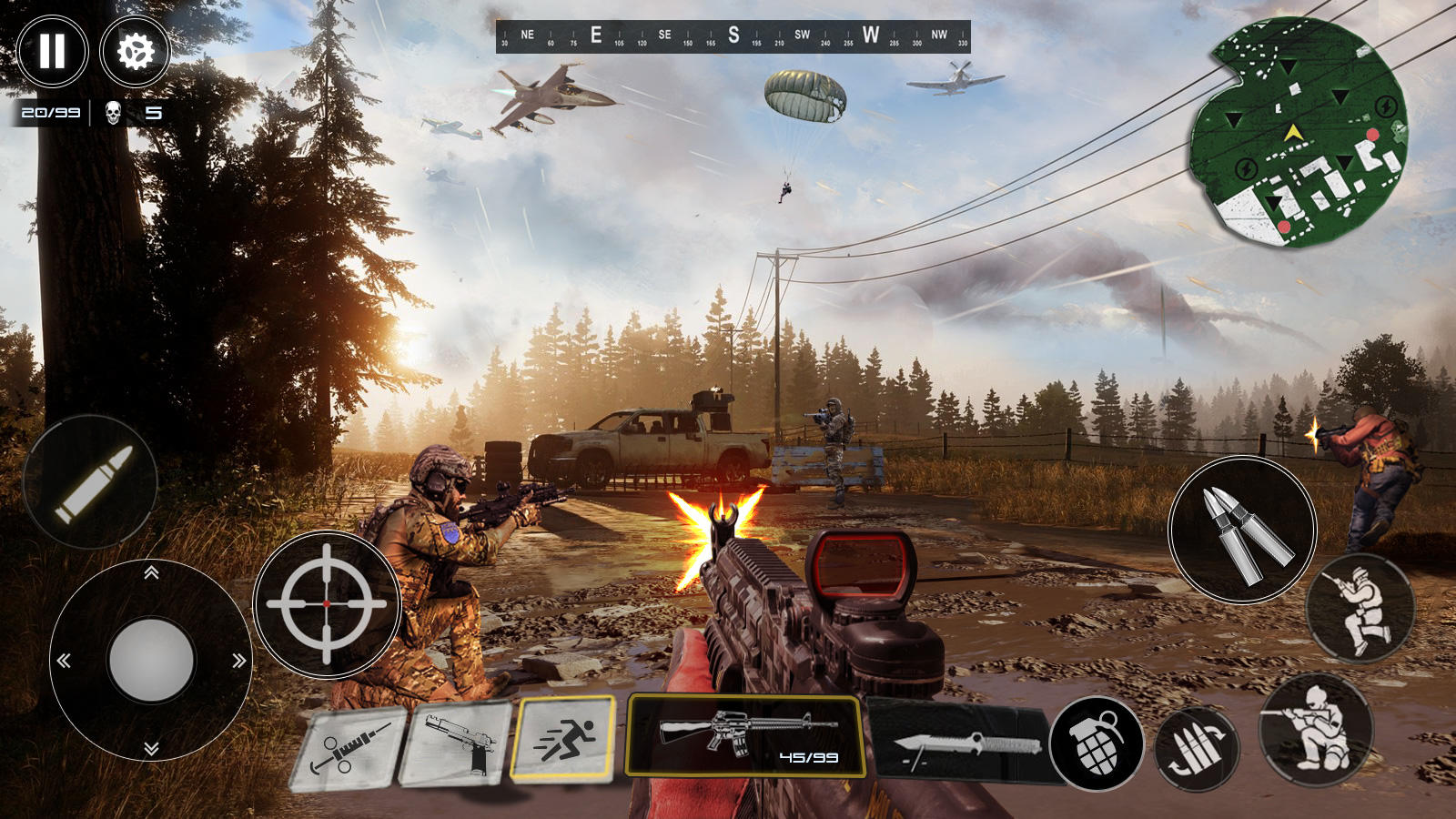Reload using the ammo reload button
1456x819 pixels.
[x=1197, y=750]
